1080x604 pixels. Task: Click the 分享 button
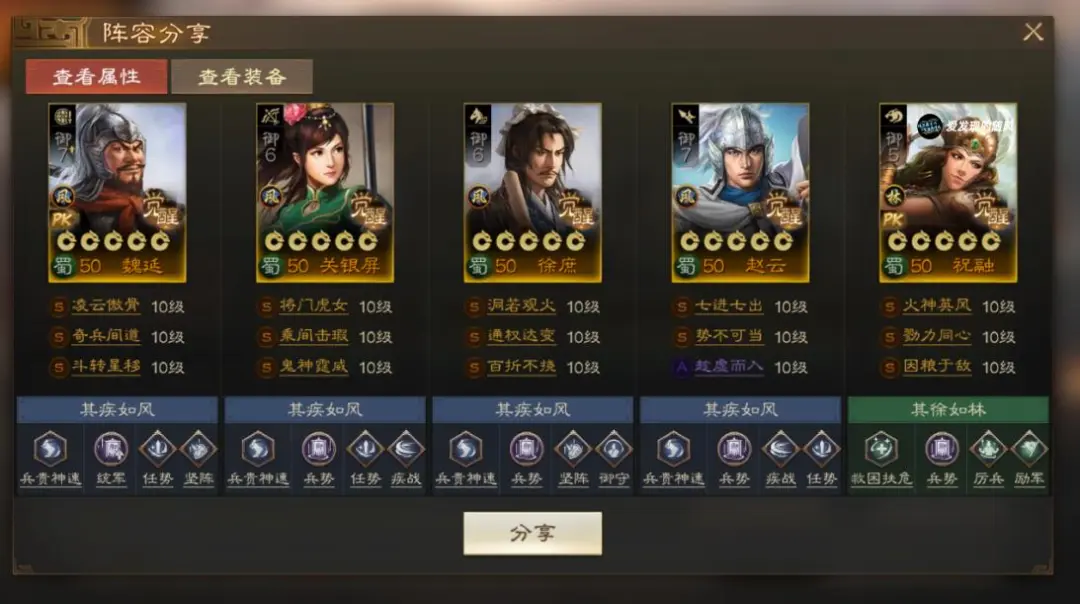pyautogui.click(x=532, y=533)
